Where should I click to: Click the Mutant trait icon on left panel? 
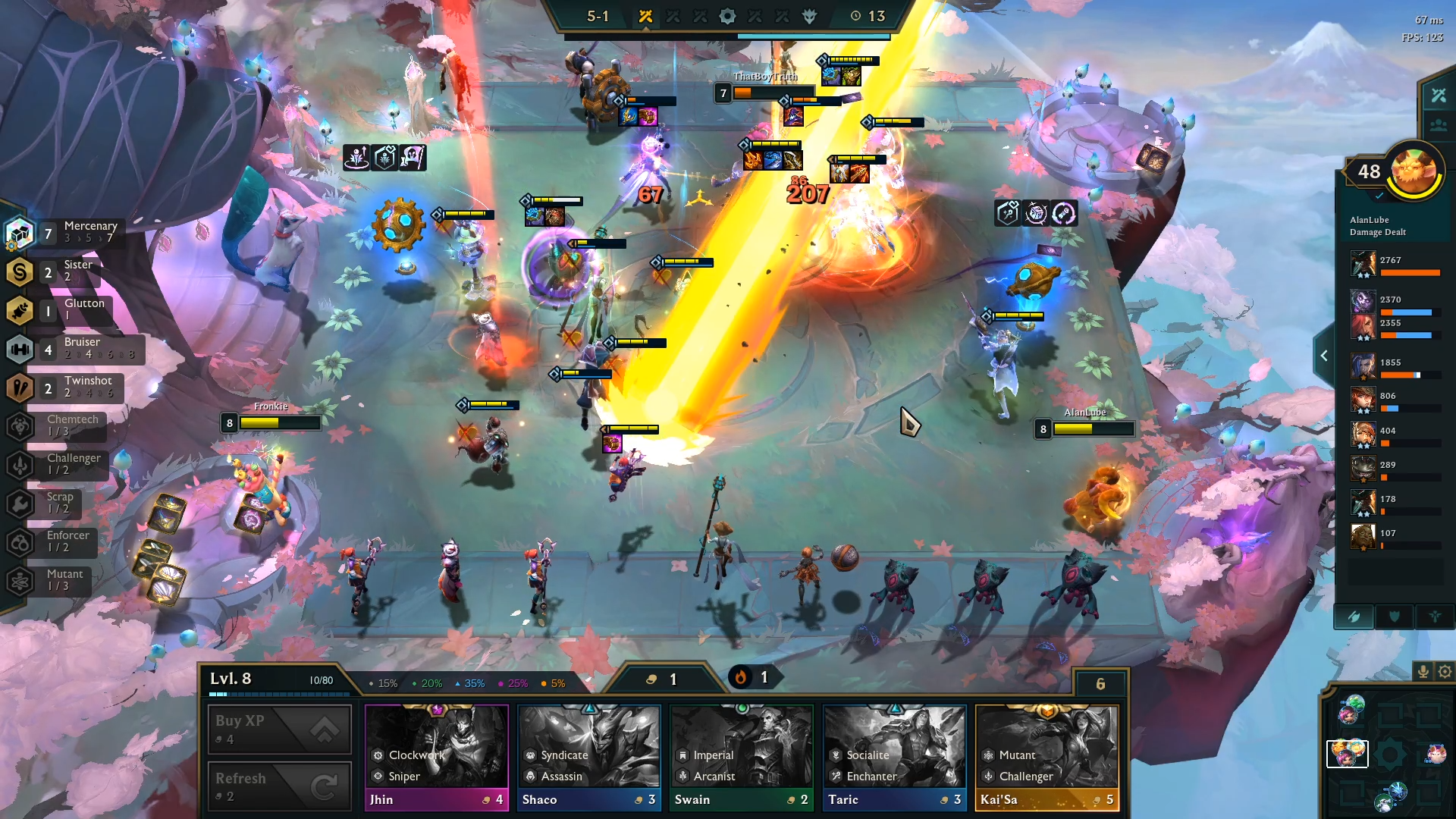pyautogui.click(x=20, y=581)
